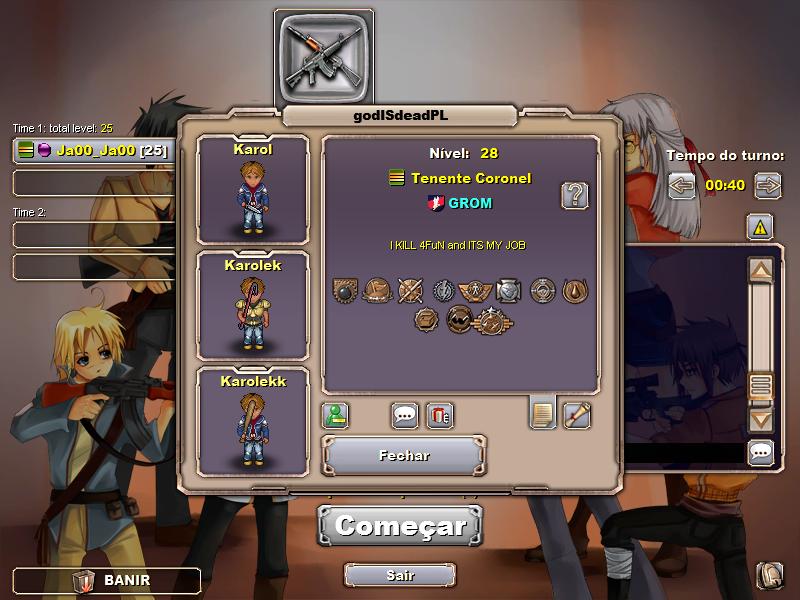This screenshot has height=600, width=800.
Task: Start the match with Começar
Action: tap(400, 526)
